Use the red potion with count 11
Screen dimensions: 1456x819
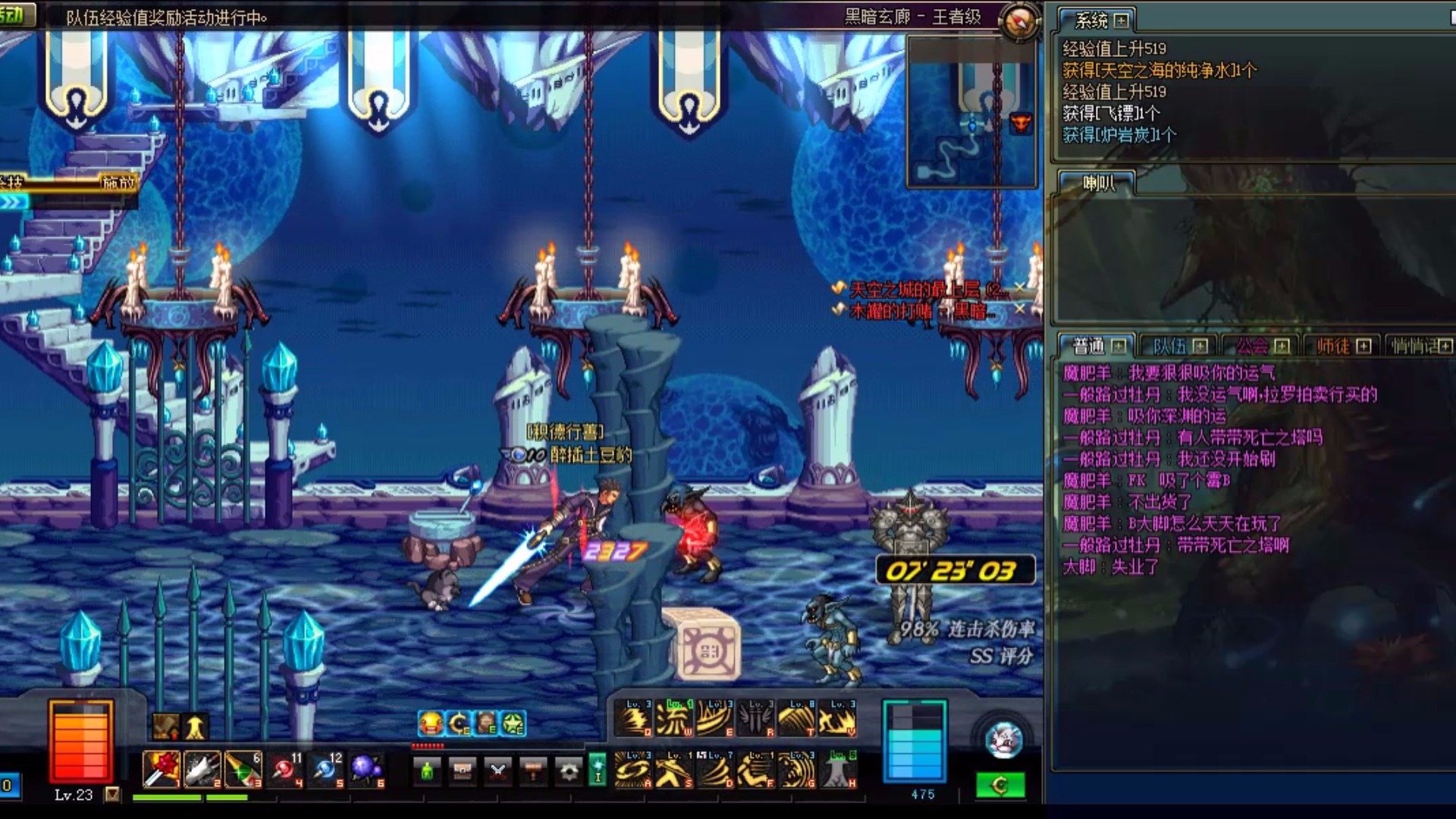[x=284, y=770]
